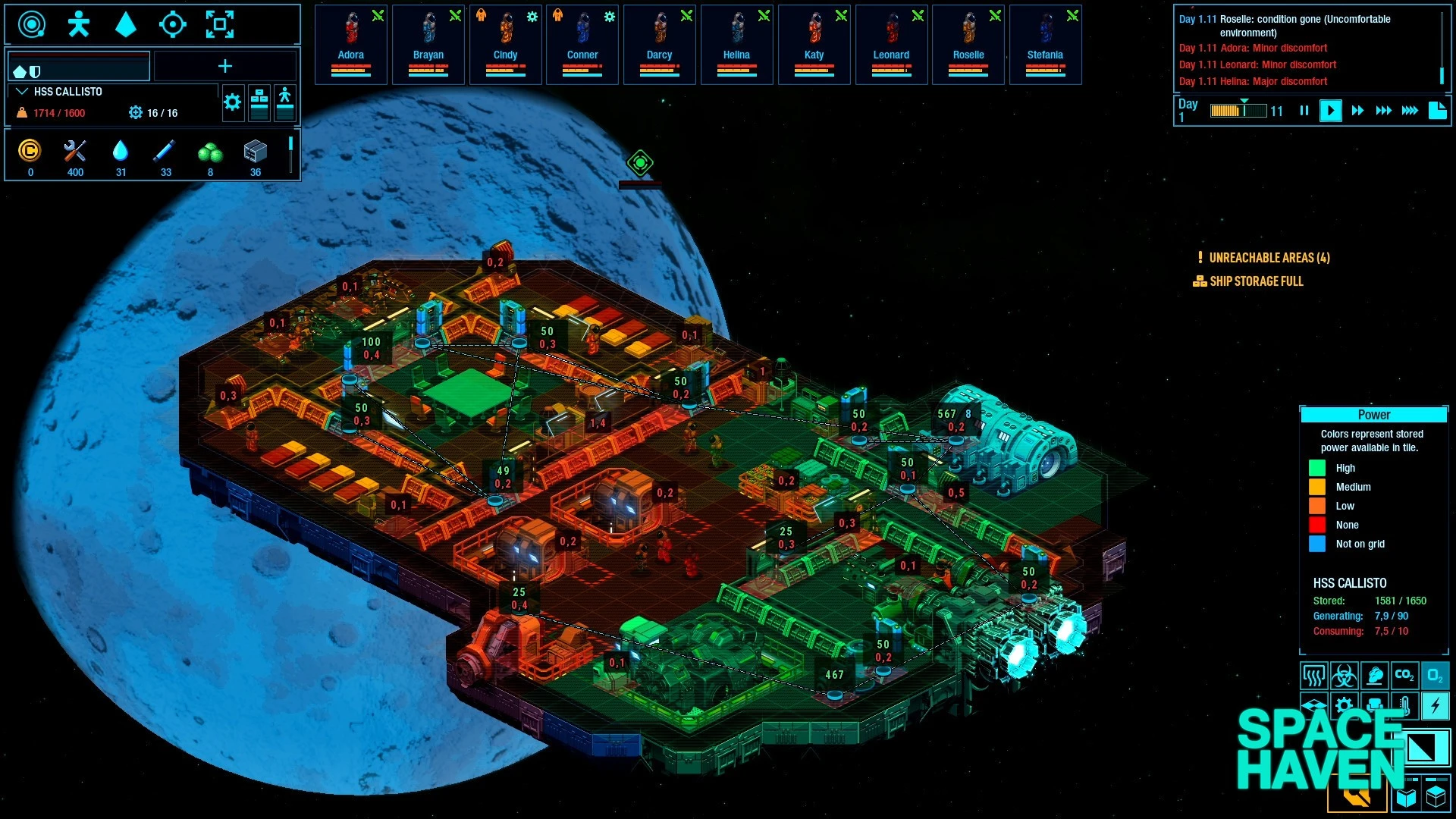Set game to normal play speed
The width and height of the screenshot is (1456, 819).
(x=1330, y=111)
